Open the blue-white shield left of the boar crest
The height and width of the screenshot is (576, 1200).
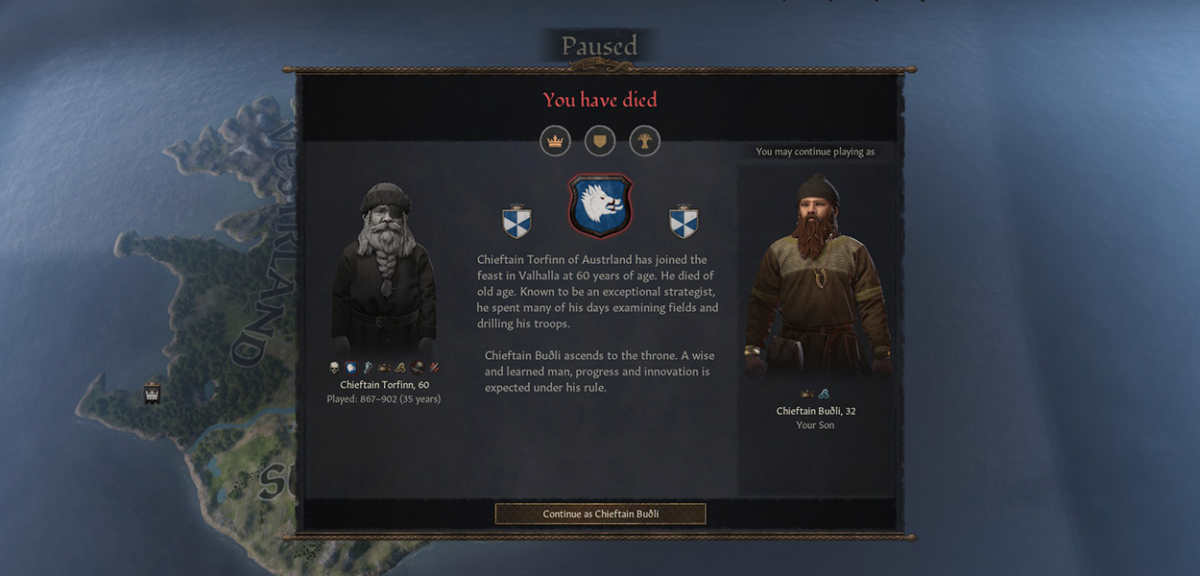tap(517, 221)
